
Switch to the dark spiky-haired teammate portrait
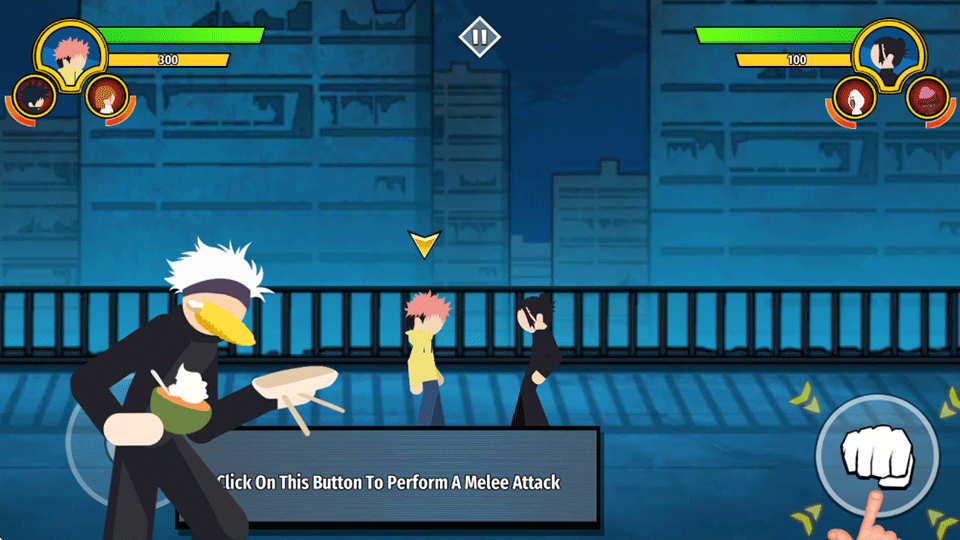[x=35, y=97]
